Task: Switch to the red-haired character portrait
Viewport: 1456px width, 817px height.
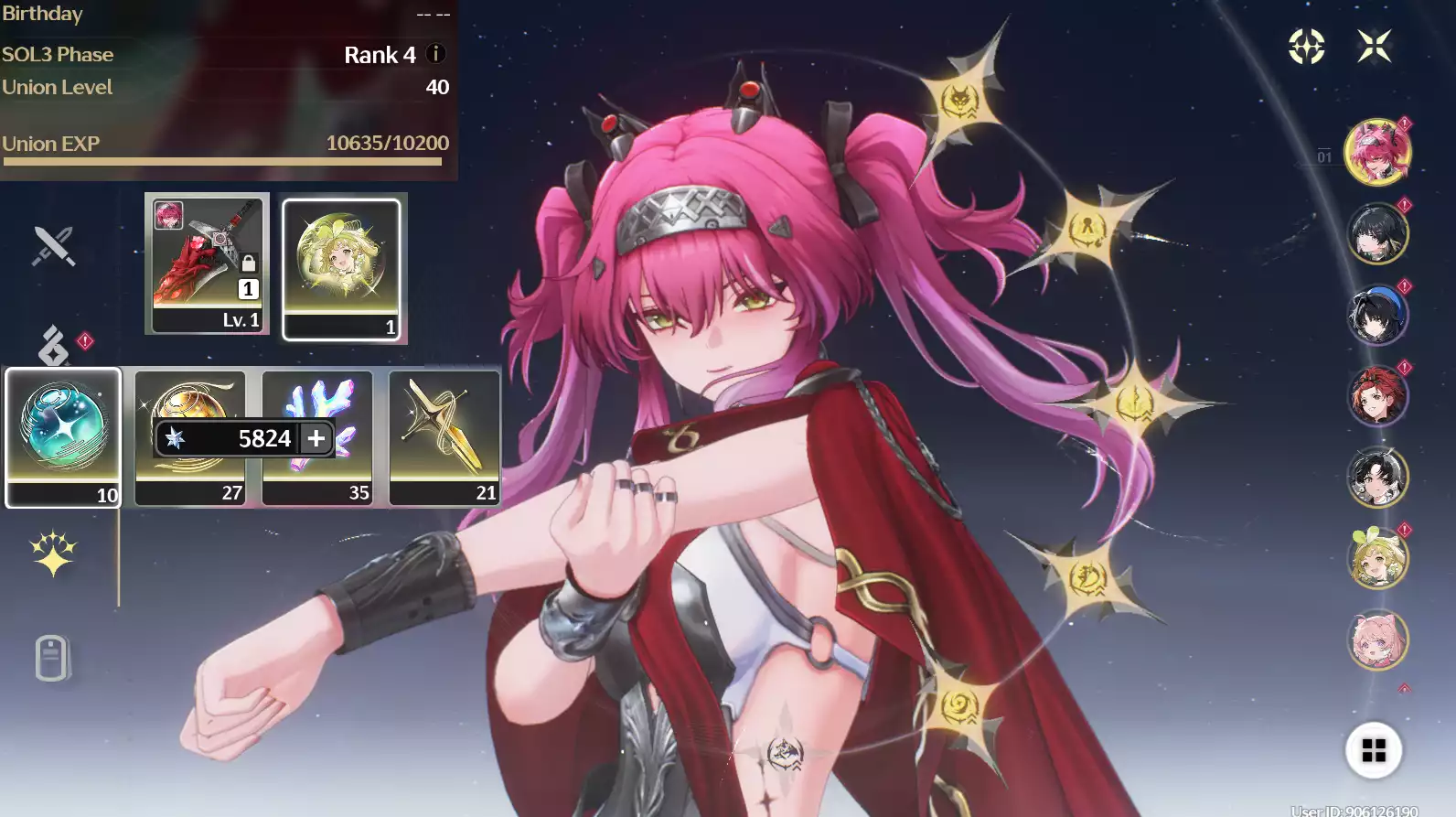Action: click(1376, 396)
